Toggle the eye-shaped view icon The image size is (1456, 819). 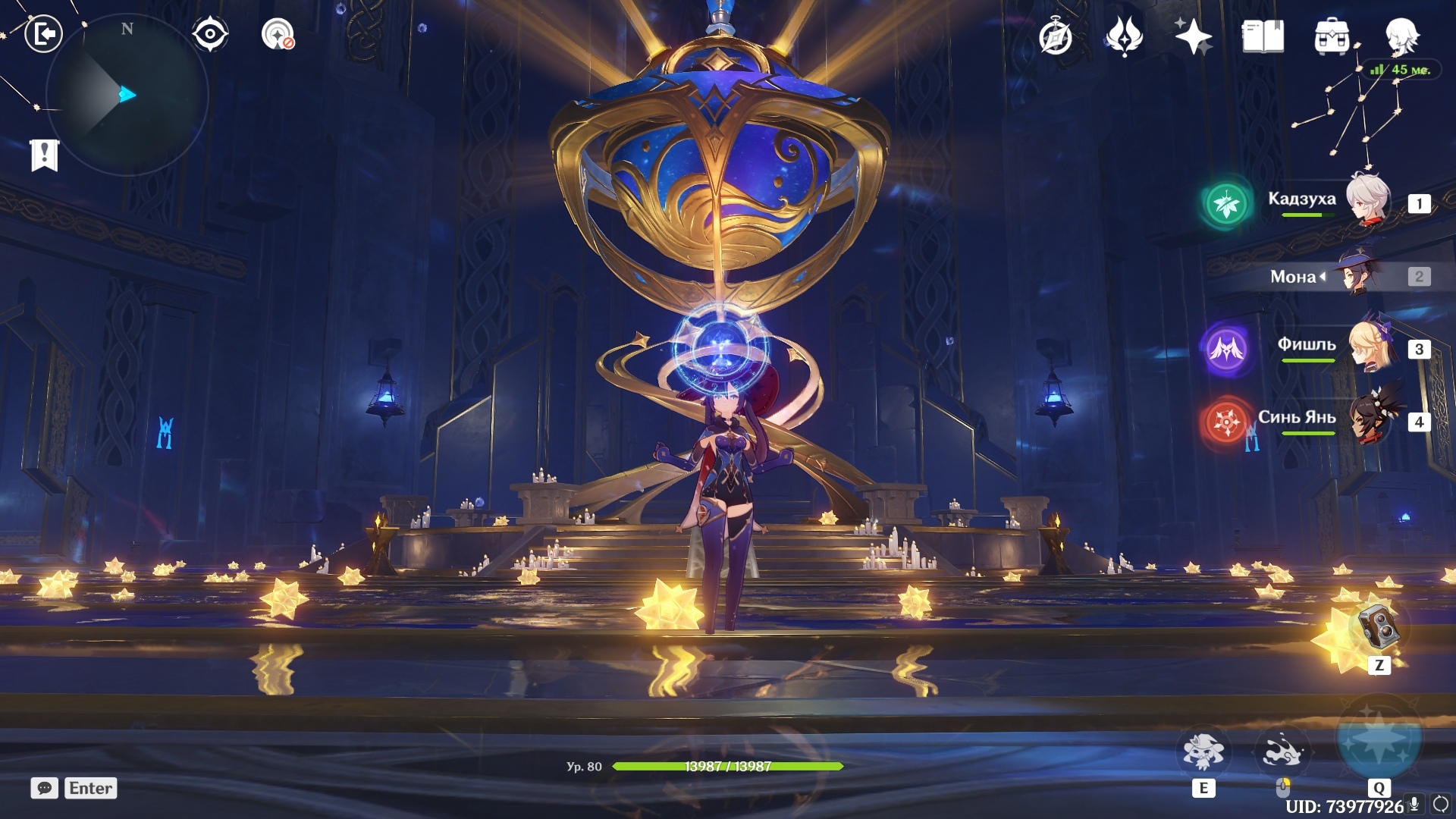click(210, 34)
